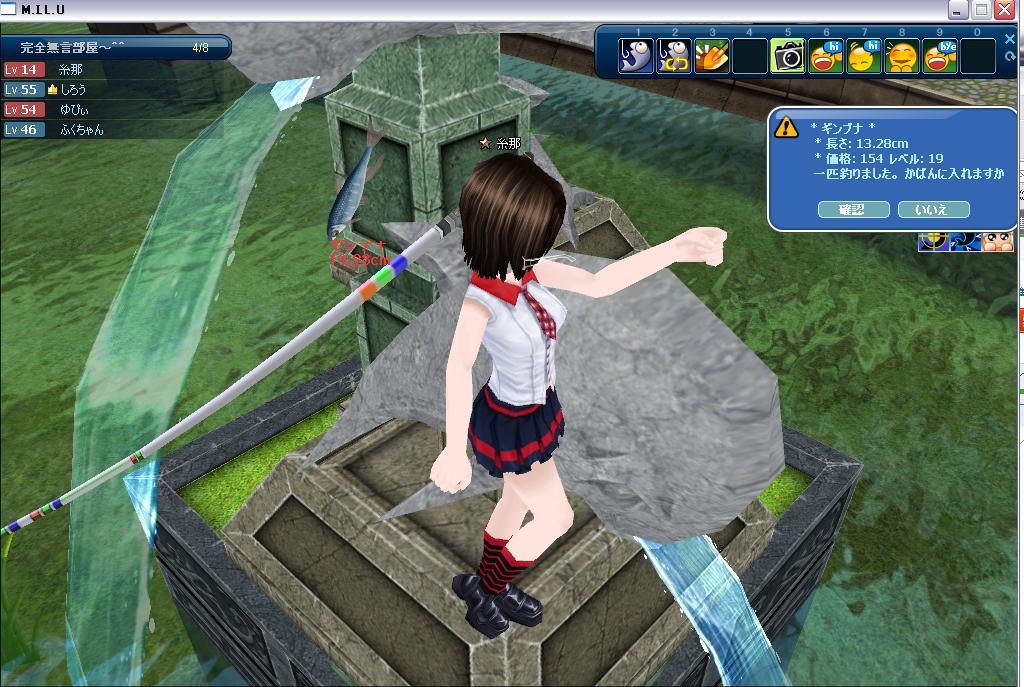Decline with the いいえ button
This screenshot has height=687, width=1024.
934,209
